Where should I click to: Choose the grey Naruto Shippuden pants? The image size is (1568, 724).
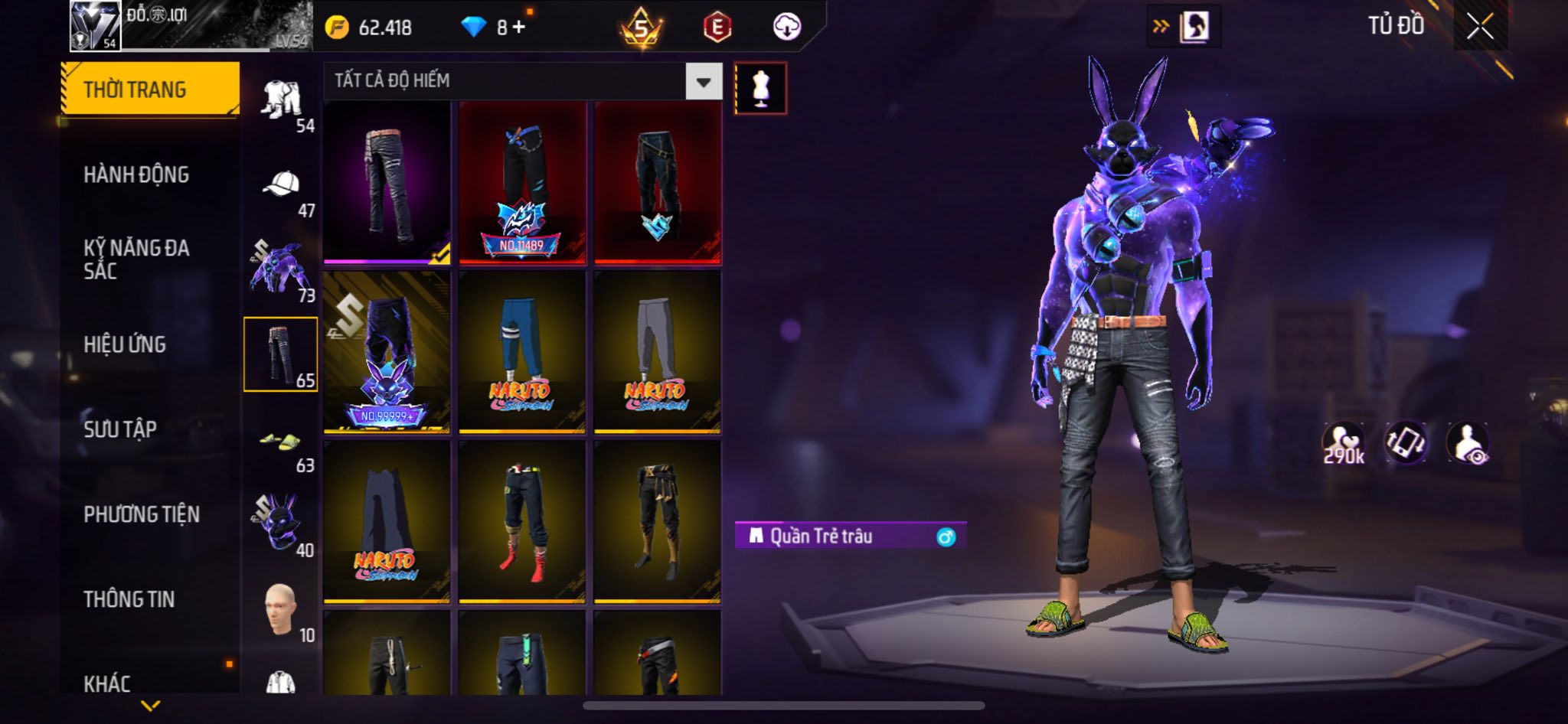point(658,352)
